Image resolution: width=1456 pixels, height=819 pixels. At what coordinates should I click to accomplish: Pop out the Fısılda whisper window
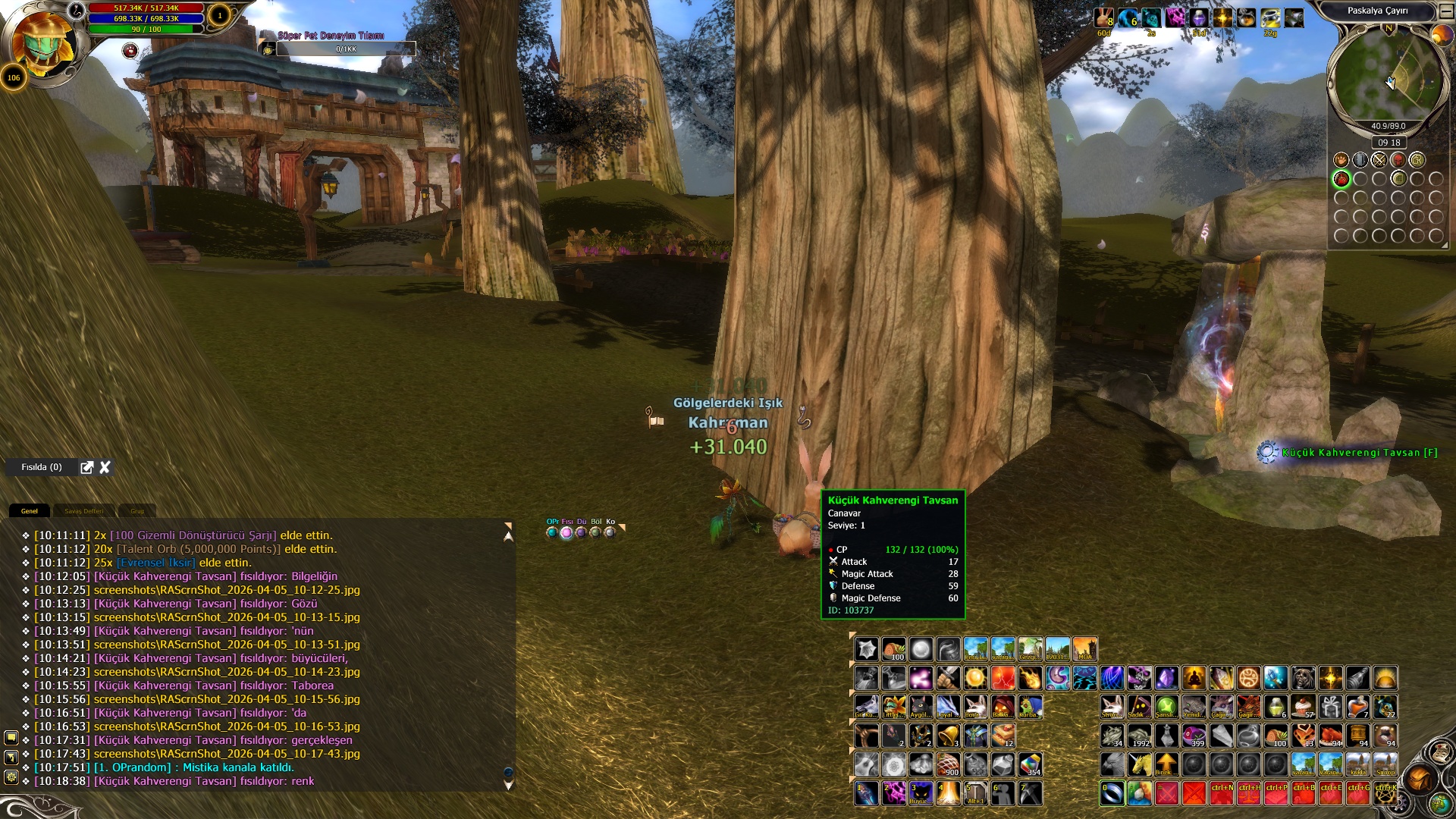tap(87, 467)
